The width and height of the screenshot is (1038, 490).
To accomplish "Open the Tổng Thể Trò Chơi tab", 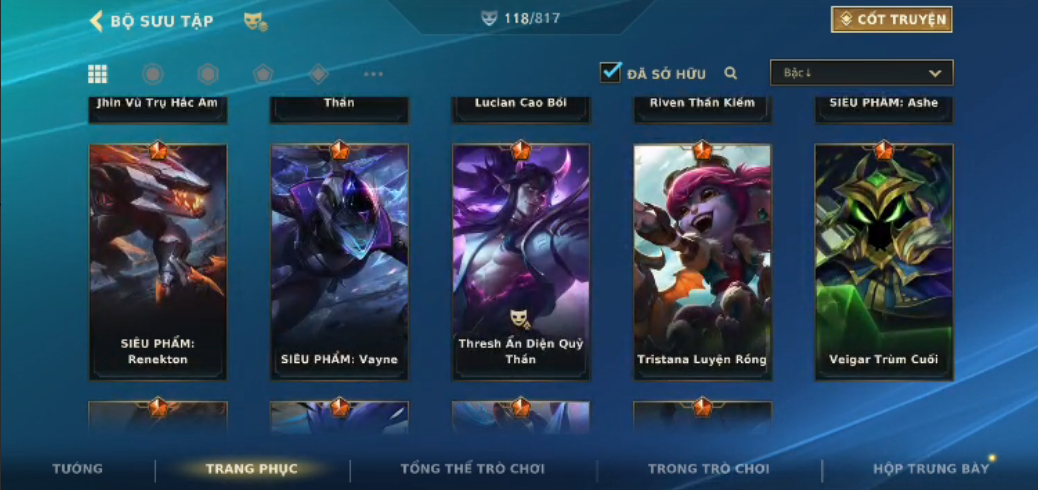I will click(473, 469).
